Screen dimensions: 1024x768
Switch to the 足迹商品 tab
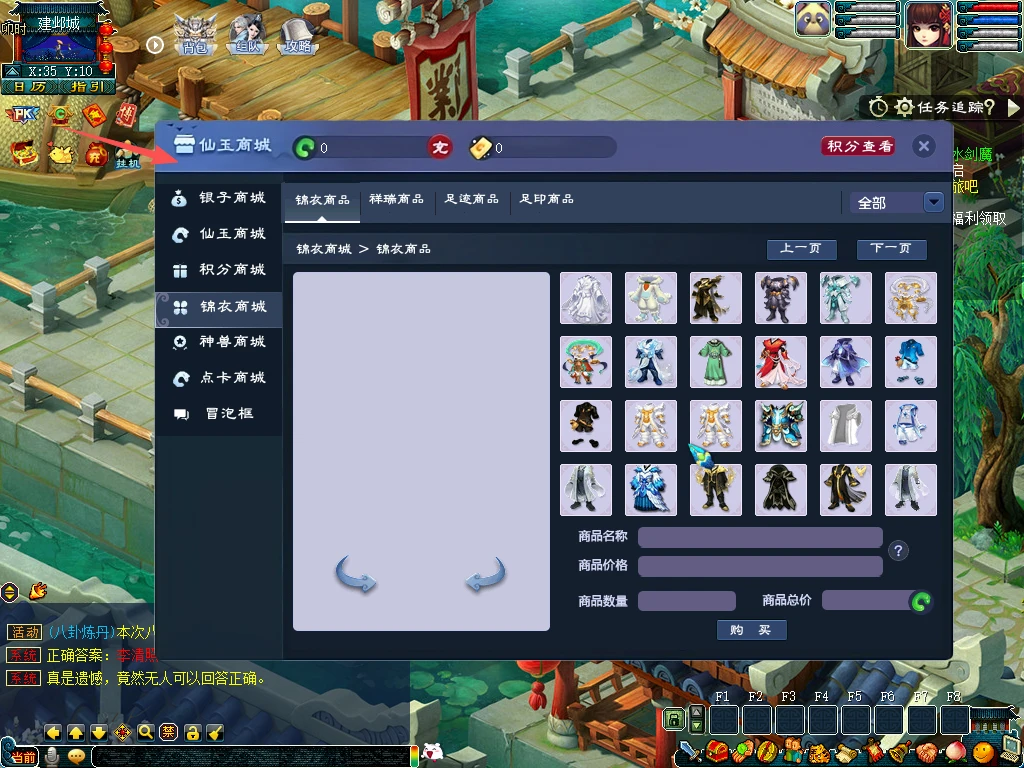(x=472, y=200)
